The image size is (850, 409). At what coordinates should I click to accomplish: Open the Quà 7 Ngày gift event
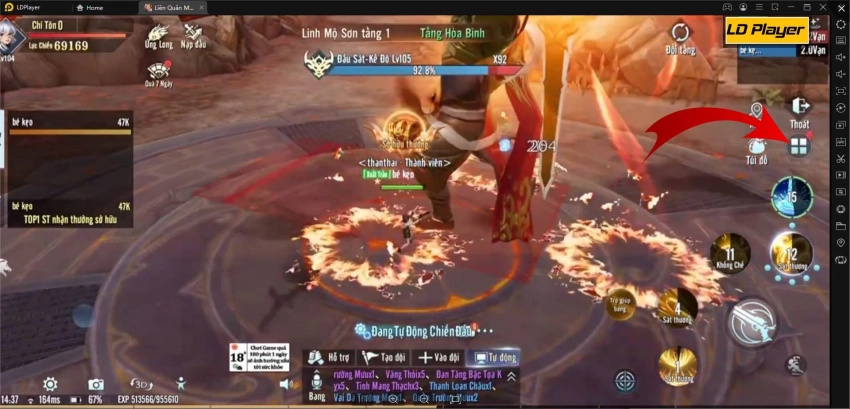(x=158, y=72)
